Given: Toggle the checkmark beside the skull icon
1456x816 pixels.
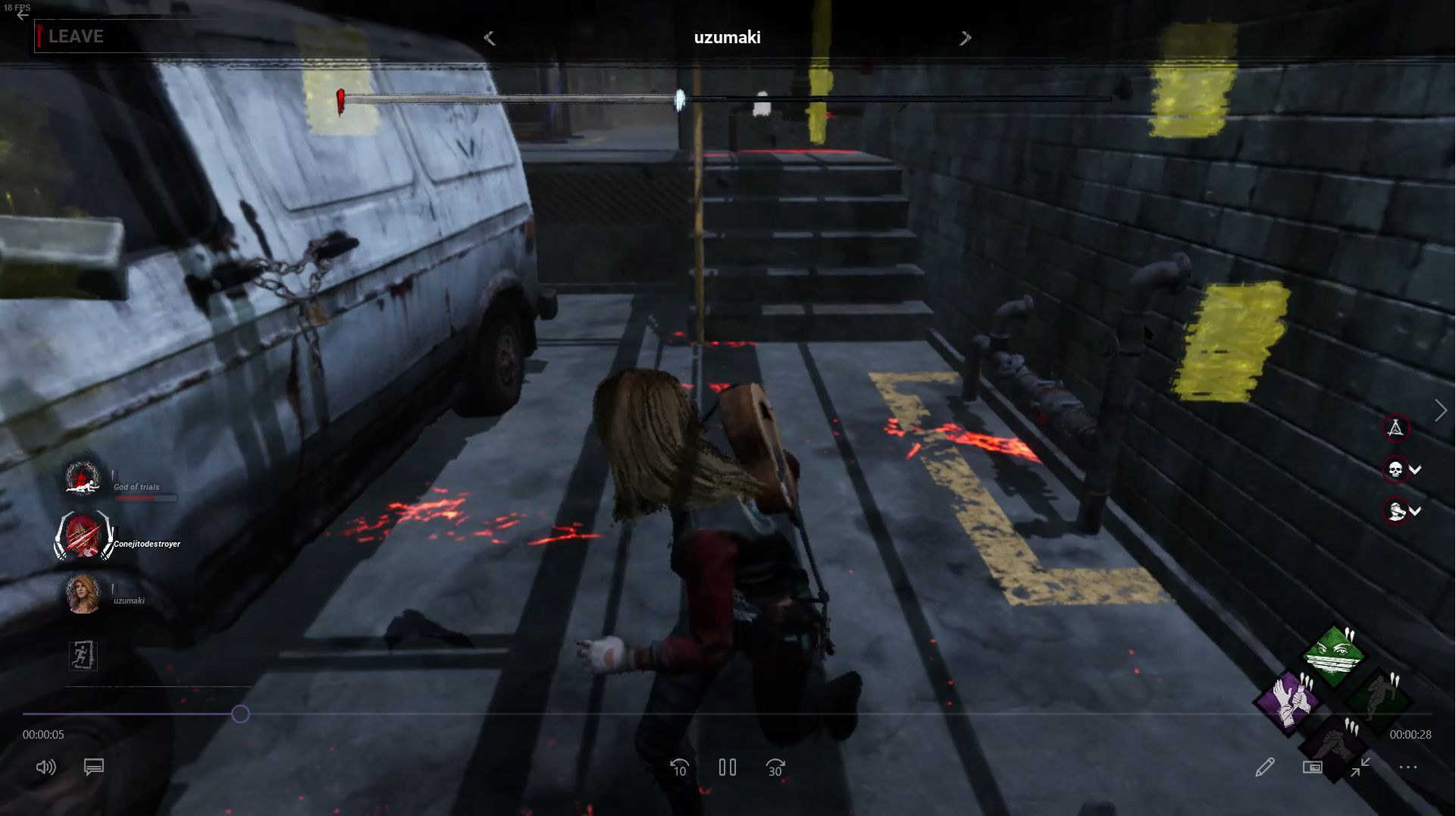Looking at the screenshot, I should (1417, 470).
